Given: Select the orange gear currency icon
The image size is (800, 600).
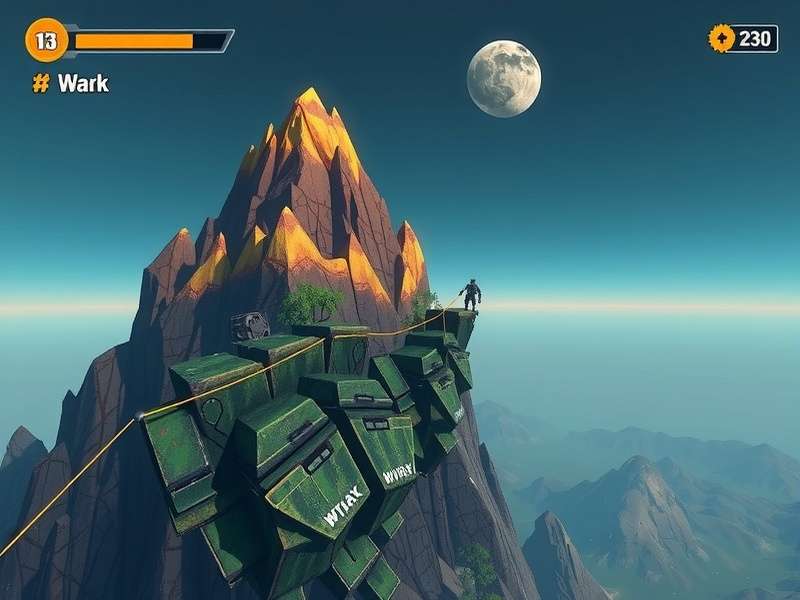Looking at the screenshot, I should [721, 38].
